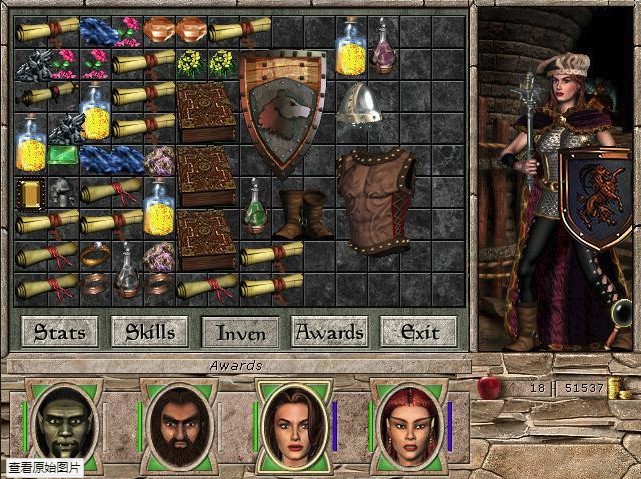Switch to the Skills page

coord(150,331)
